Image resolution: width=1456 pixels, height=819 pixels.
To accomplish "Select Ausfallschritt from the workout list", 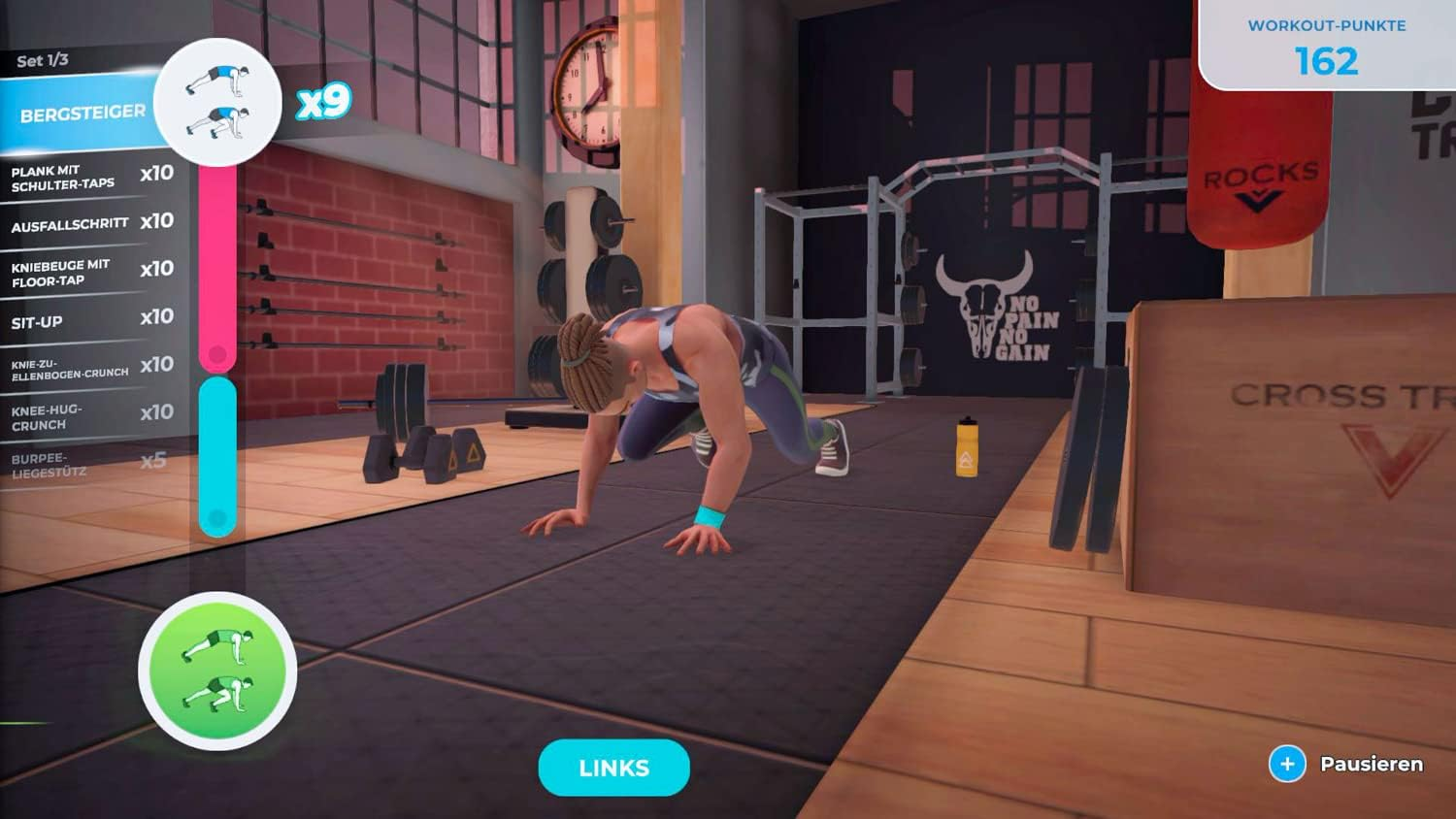I will coord(68,222).
